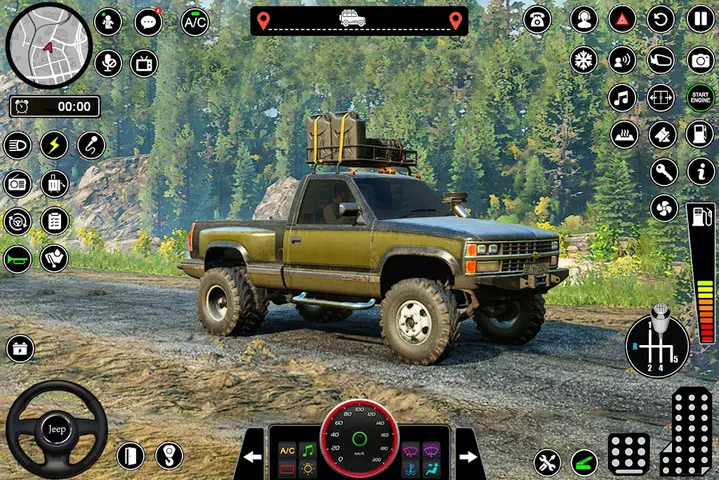Click the reset circular arrow icon

(661, 19)
